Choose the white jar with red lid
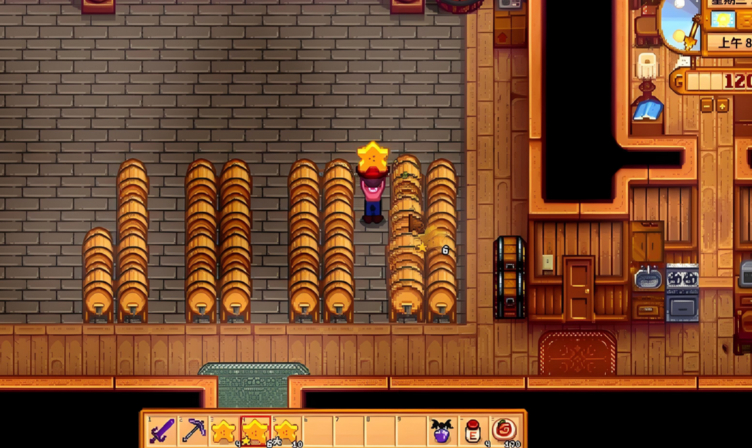The width and height of the screenshot is (752, 448). point(472,431)
